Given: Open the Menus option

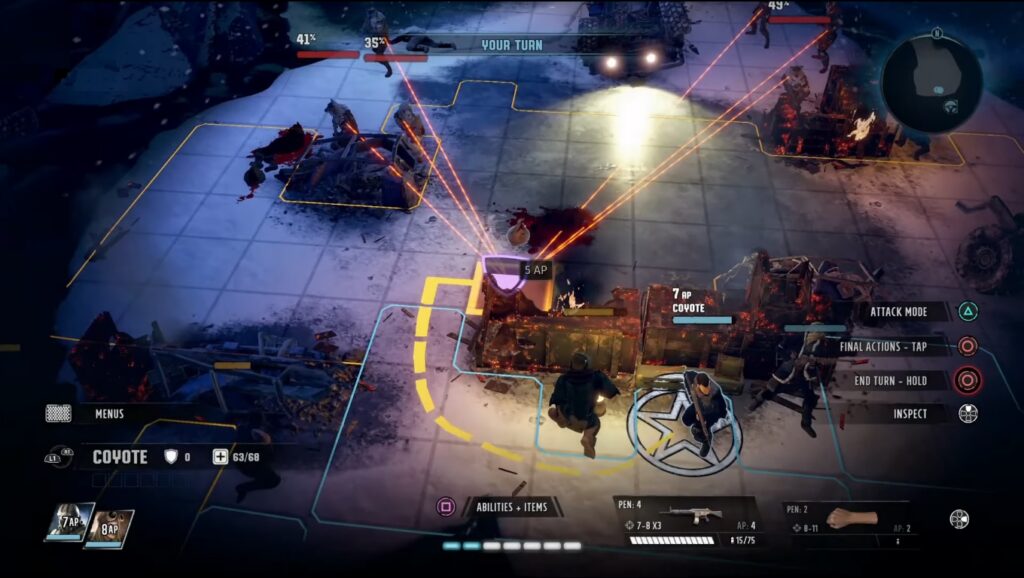Looking at the screenshot, I should (108, 413).
